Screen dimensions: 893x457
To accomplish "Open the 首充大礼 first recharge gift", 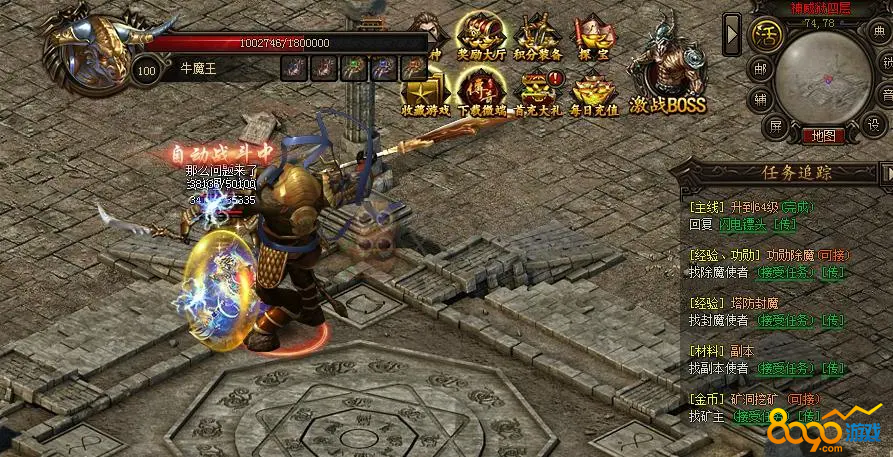I will pos(538,97).
